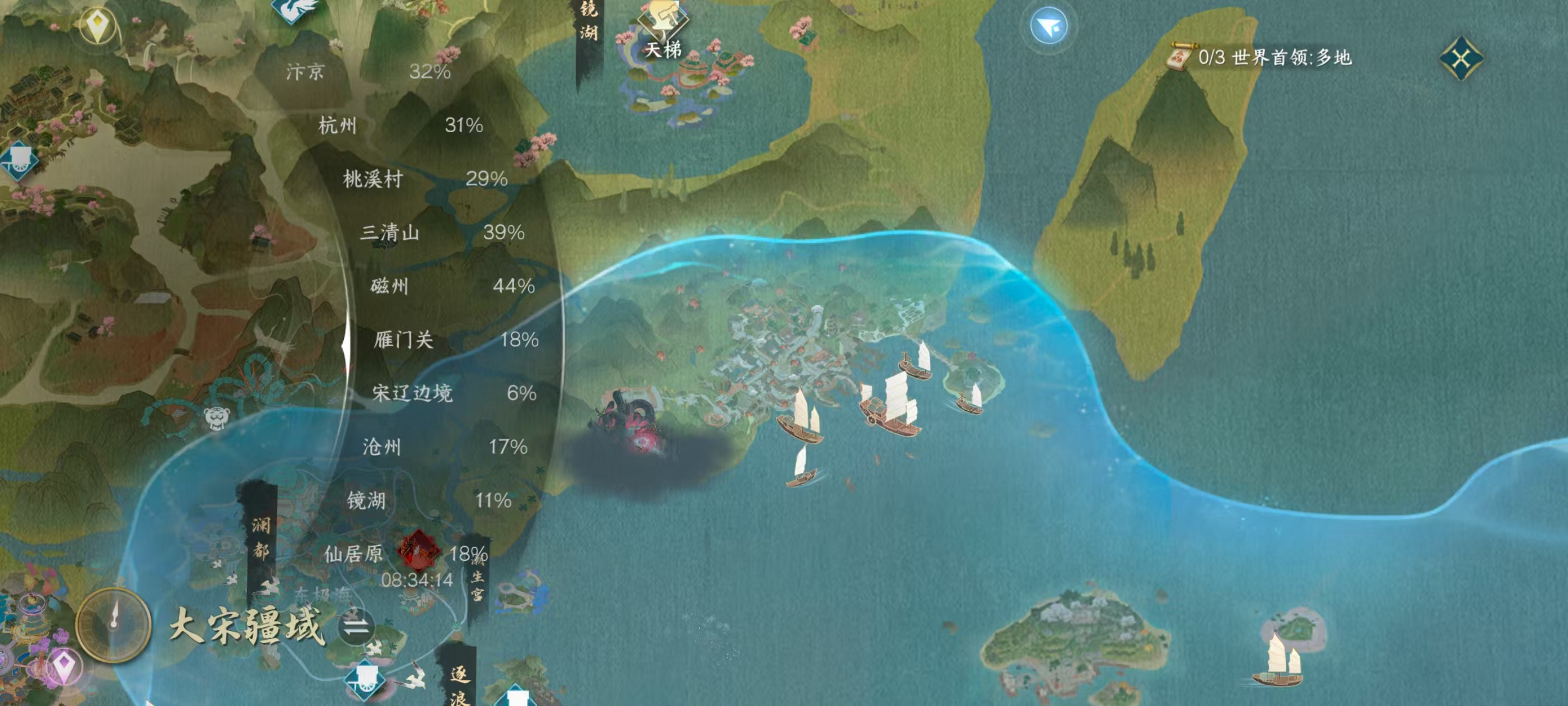Choose 杭州 from the region list
Image resolution: width=1568 pixels, height=706 pixels.
[x=337, y=126]
